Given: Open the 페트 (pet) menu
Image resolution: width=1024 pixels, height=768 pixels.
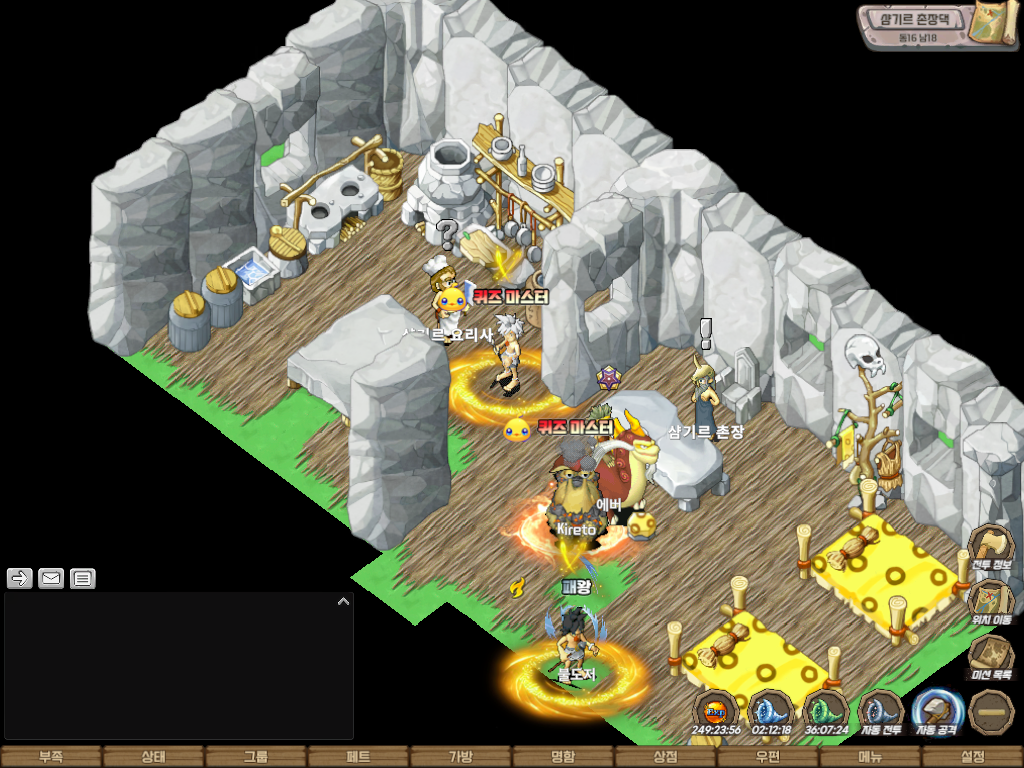Looking at the screenshot, I should (358, 757).
